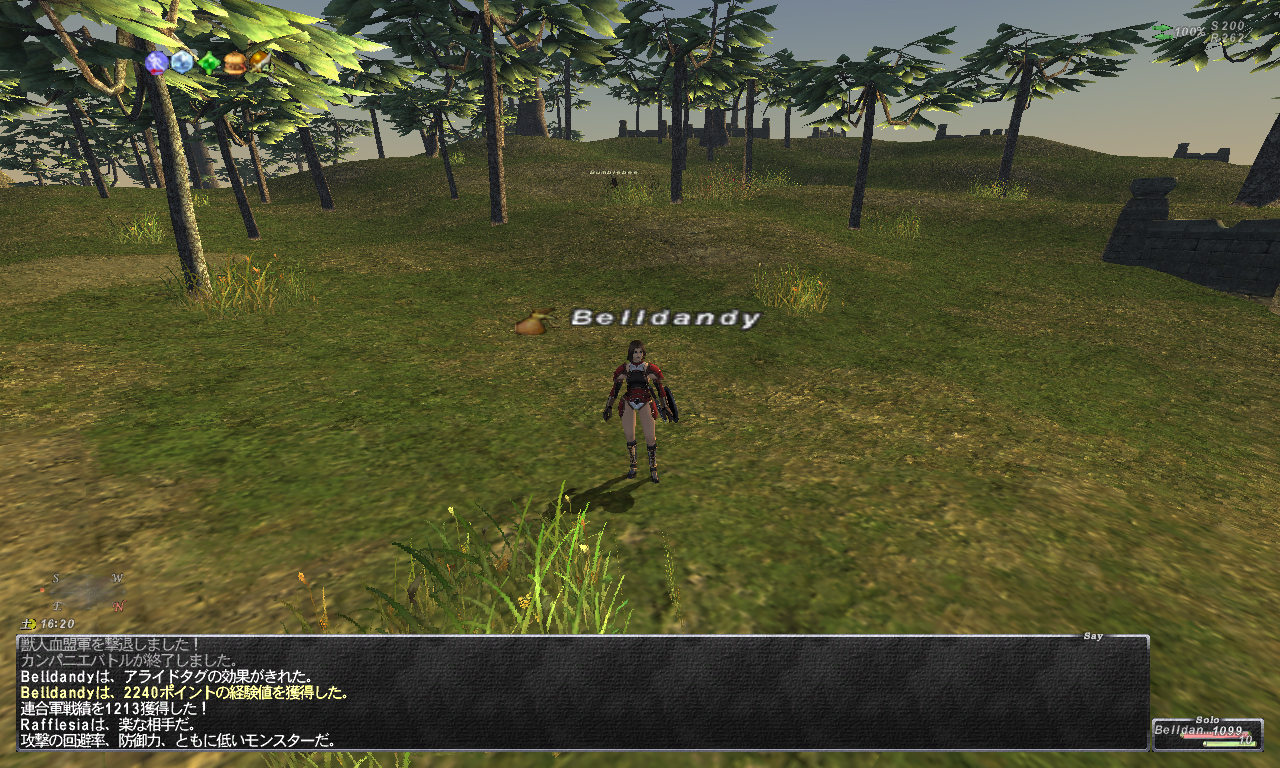Click the pale blue crystal status icon
The height and width of the screenshot is (768, 1280).
(x=182, y=63)
